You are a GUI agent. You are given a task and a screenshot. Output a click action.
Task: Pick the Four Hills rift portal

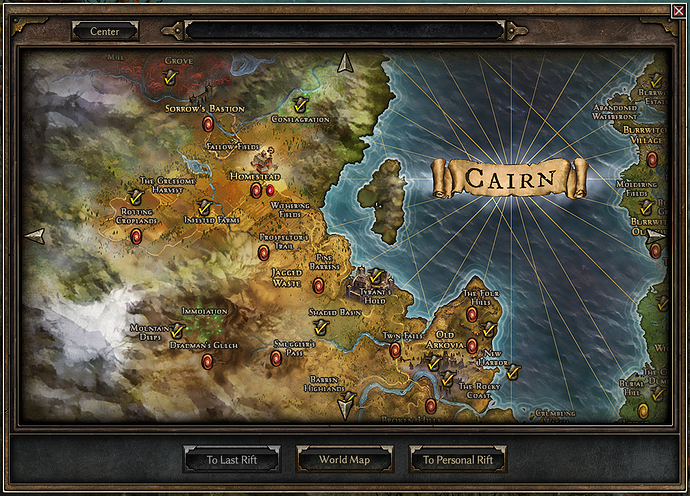(x=472, y=314)
